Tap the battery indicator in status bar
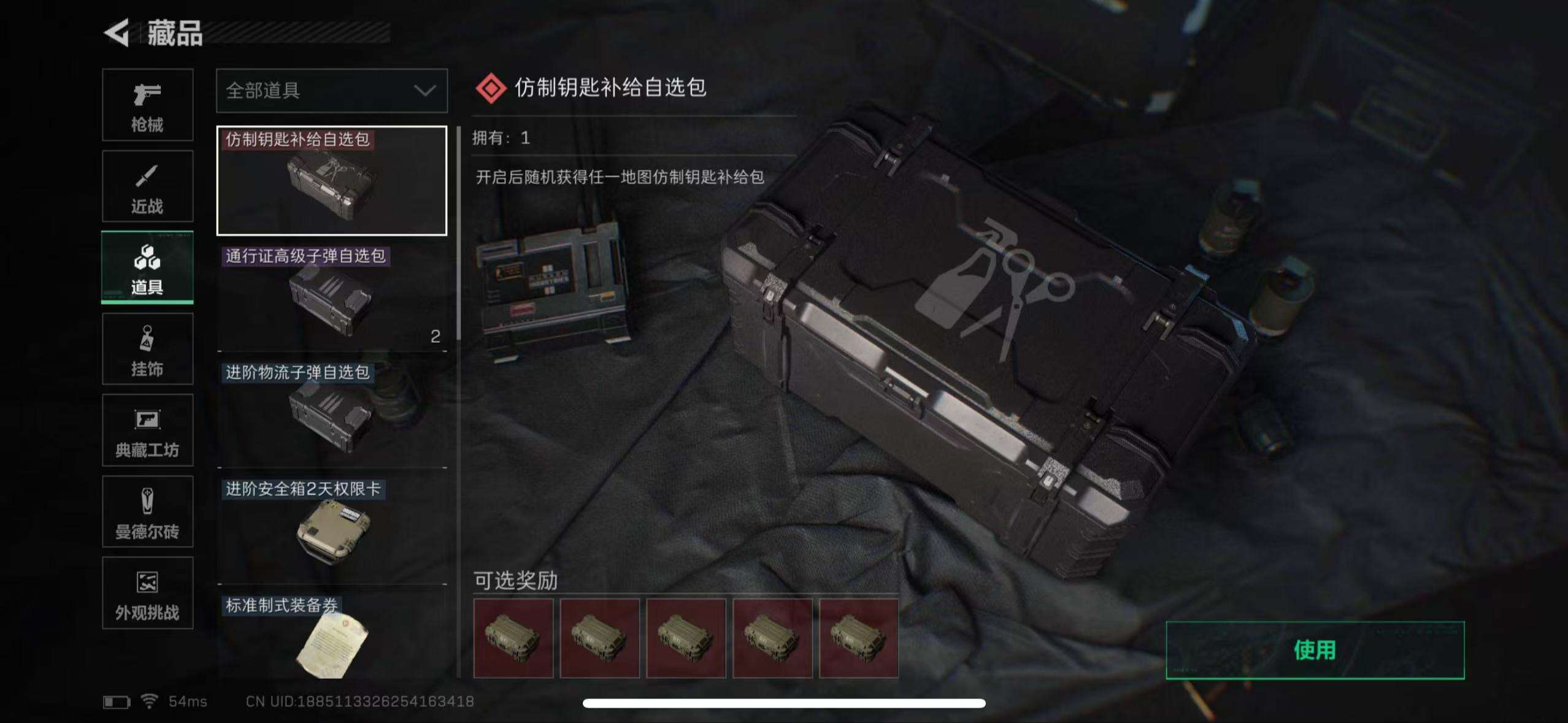 [118, 701]
